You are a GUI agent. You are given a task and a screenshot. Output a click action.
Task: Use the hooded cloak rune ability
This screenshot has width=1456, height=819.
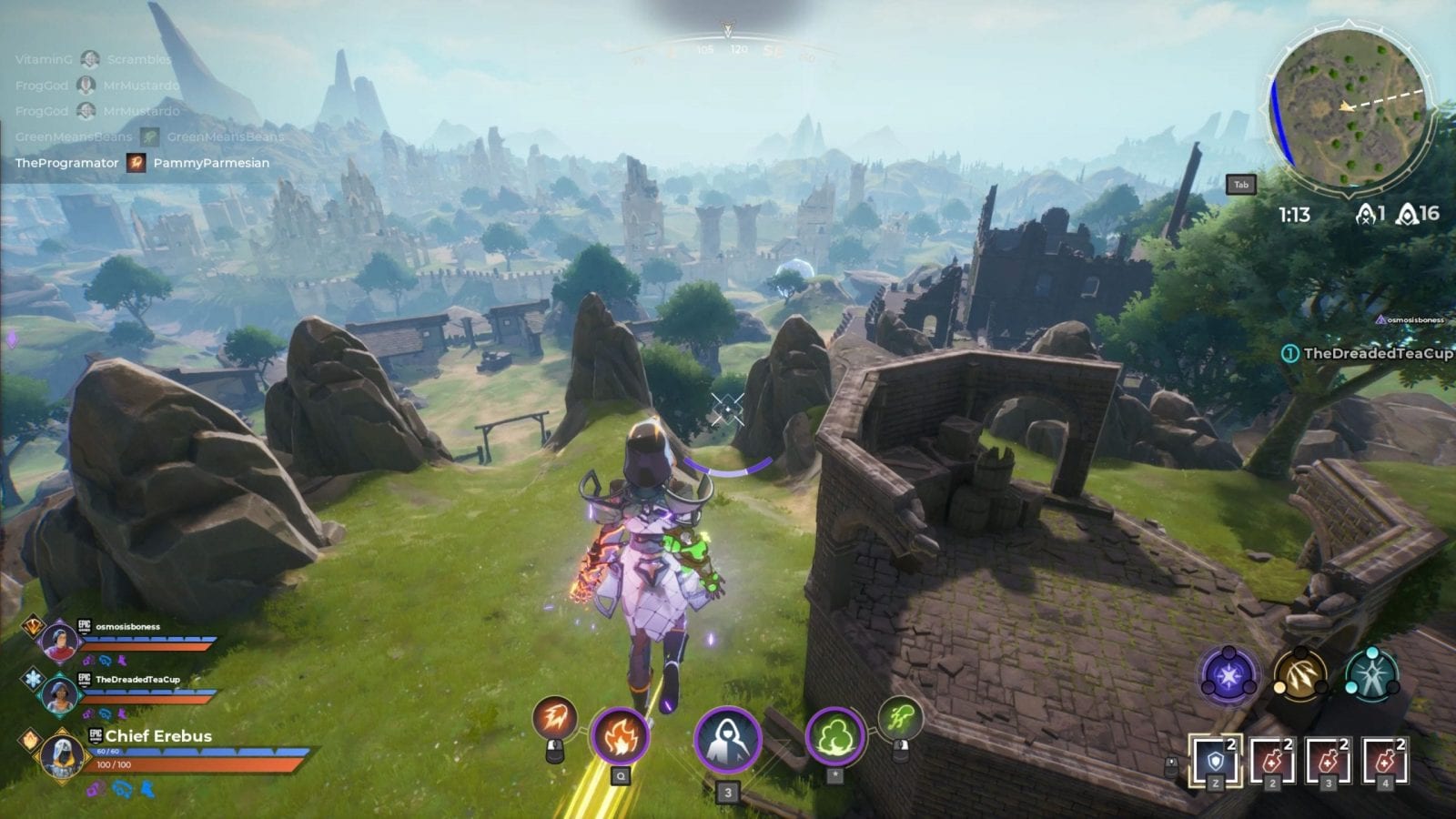coord(727,739)
